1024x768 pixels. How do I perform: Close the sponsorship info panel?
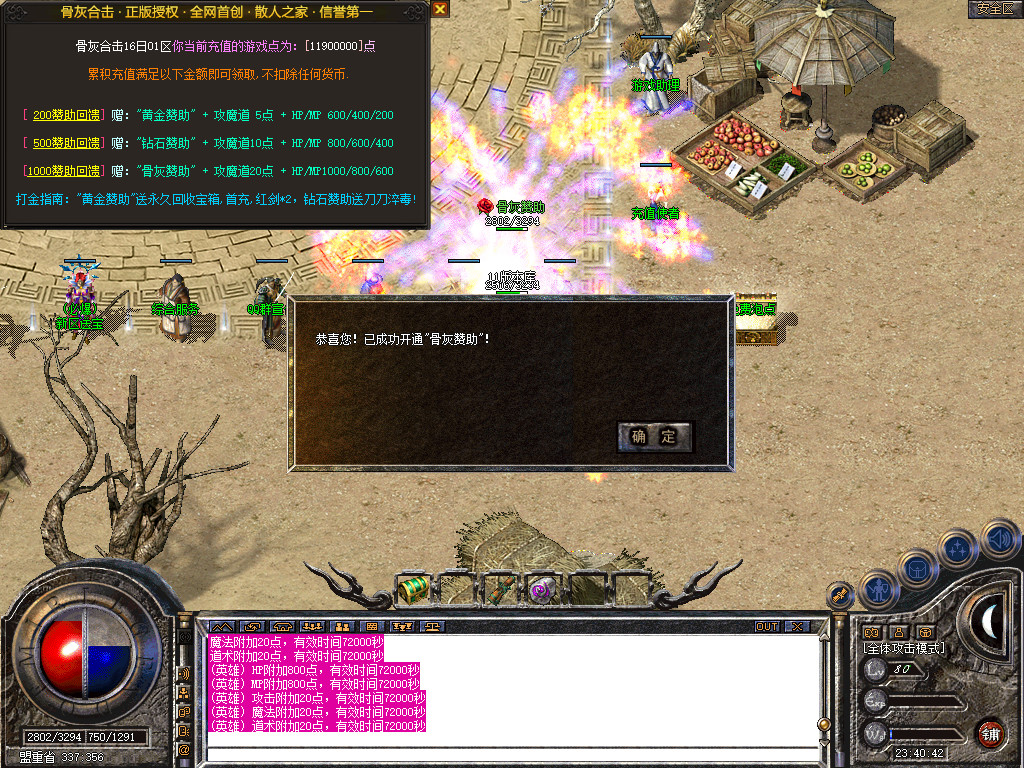440,9
